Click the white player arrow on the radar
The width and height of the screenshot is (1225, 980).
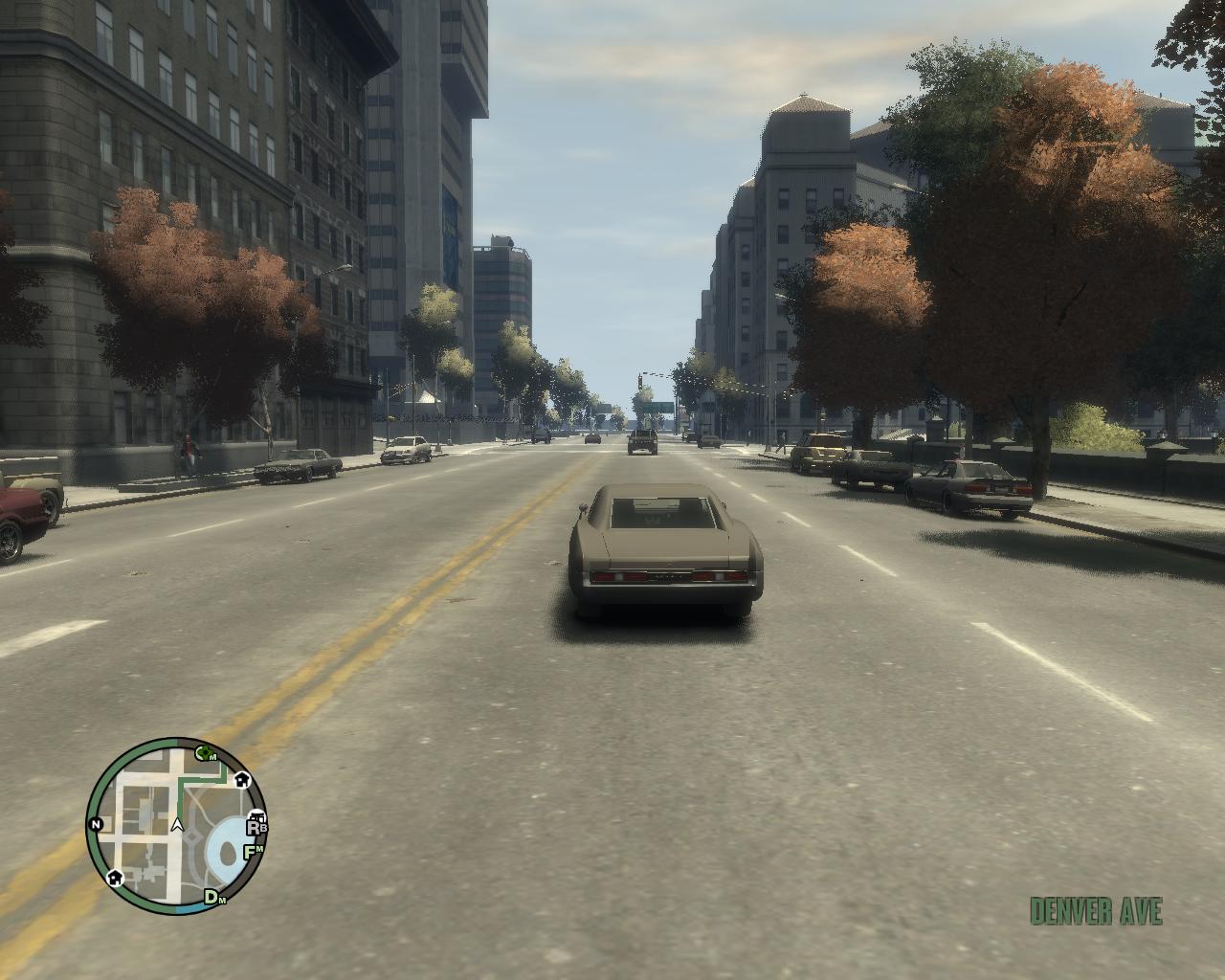pos(177,824)
